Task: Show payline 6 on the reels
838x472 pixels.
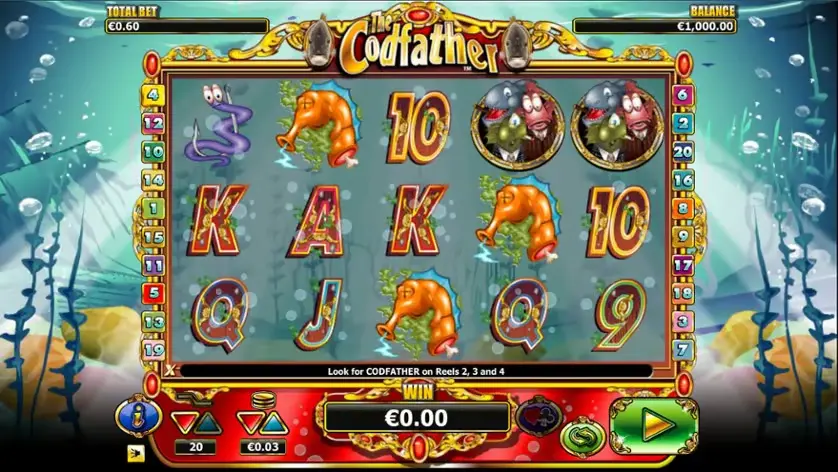Action: pos(684,96)
